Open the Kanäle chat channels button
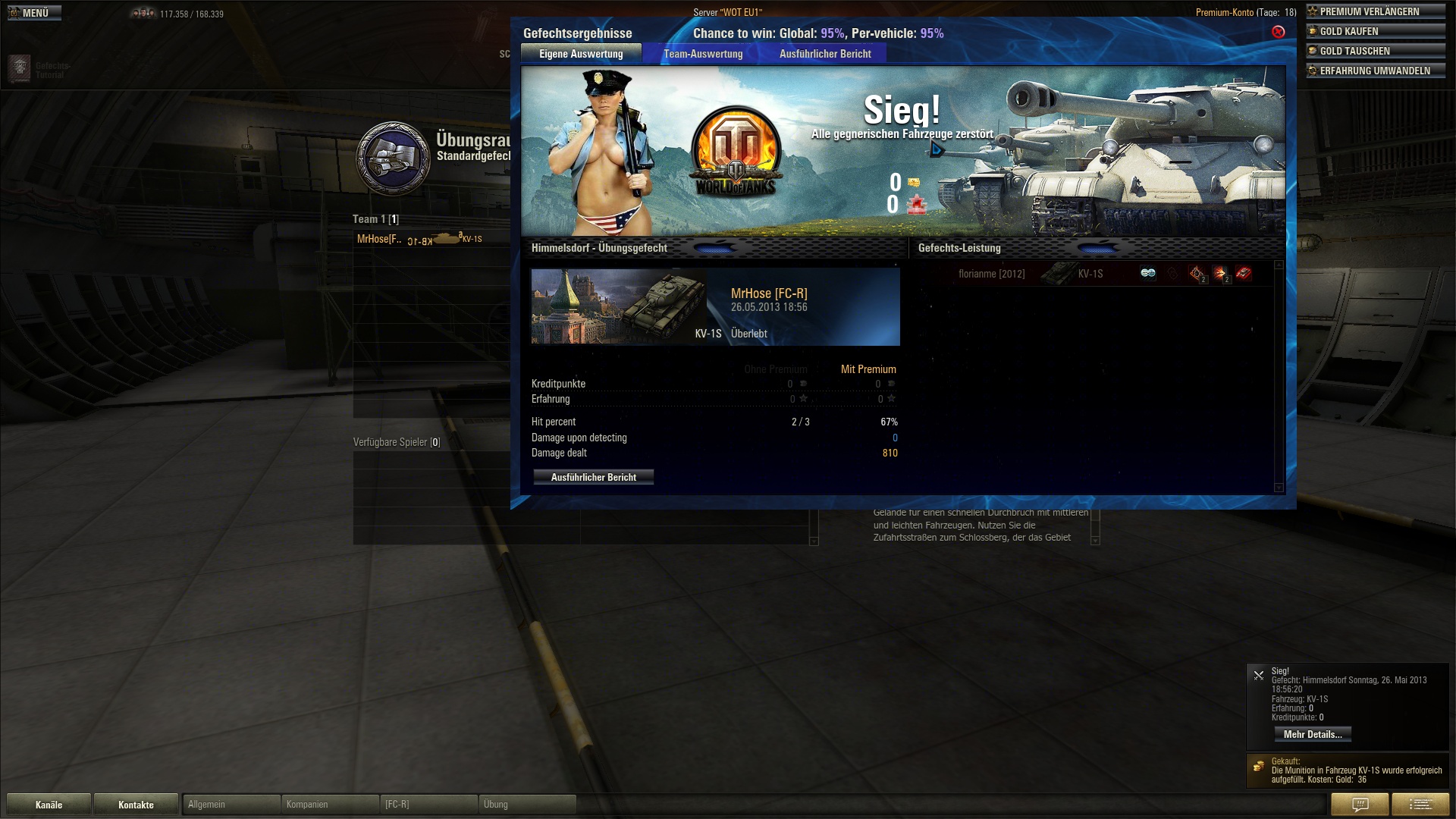Viewport: 1456px width, 819px height. (x=49, y=805)
